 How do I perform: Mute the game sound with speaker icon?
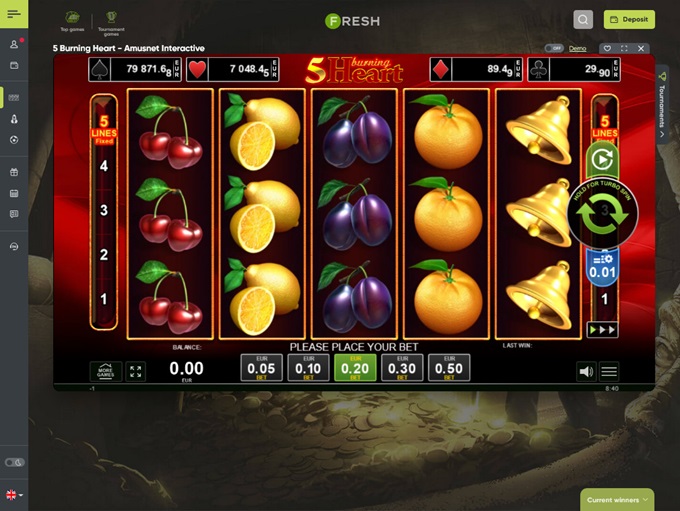[586, 372]
